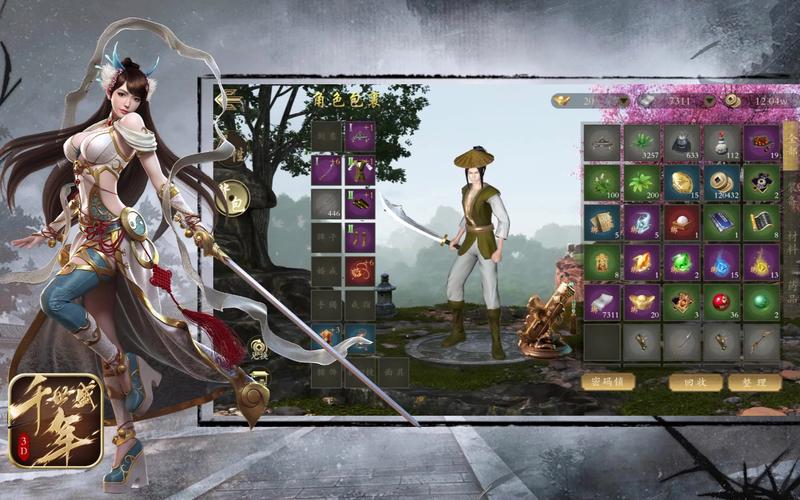Viewport: 800px width, 500px height.
Task: Select the equipped red flame accessory slot
Action: (360, 271)
